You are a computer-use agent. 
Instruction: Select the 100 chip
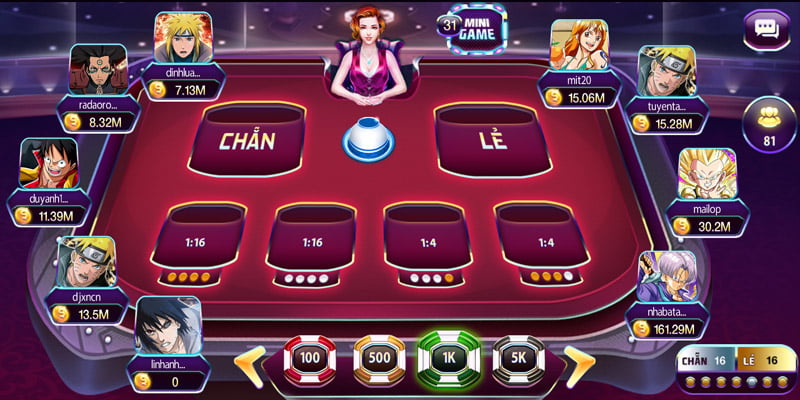[309, 358]
